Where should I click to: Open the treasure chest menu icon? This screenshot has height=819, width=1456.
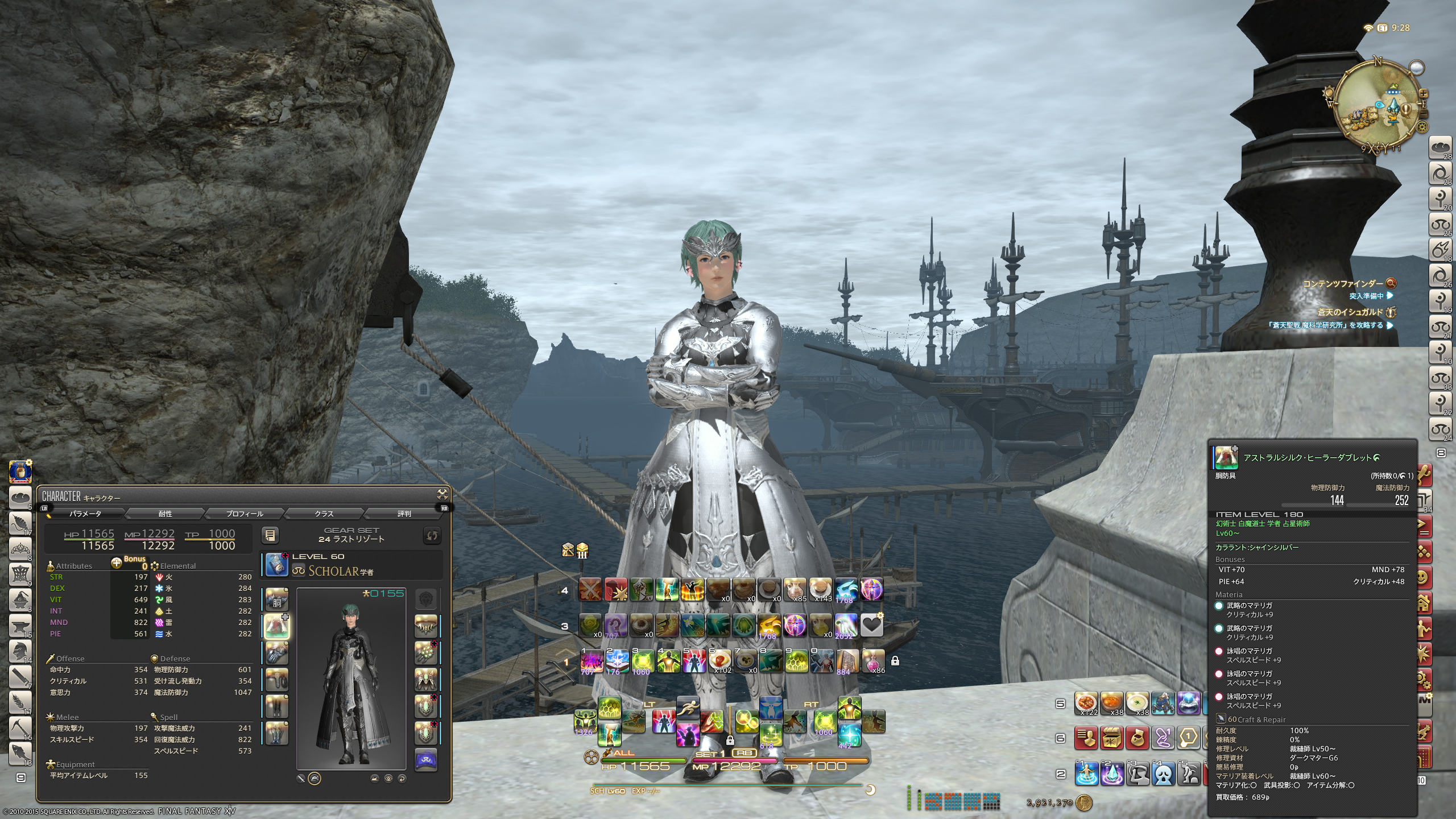[x=1111, y=738]
